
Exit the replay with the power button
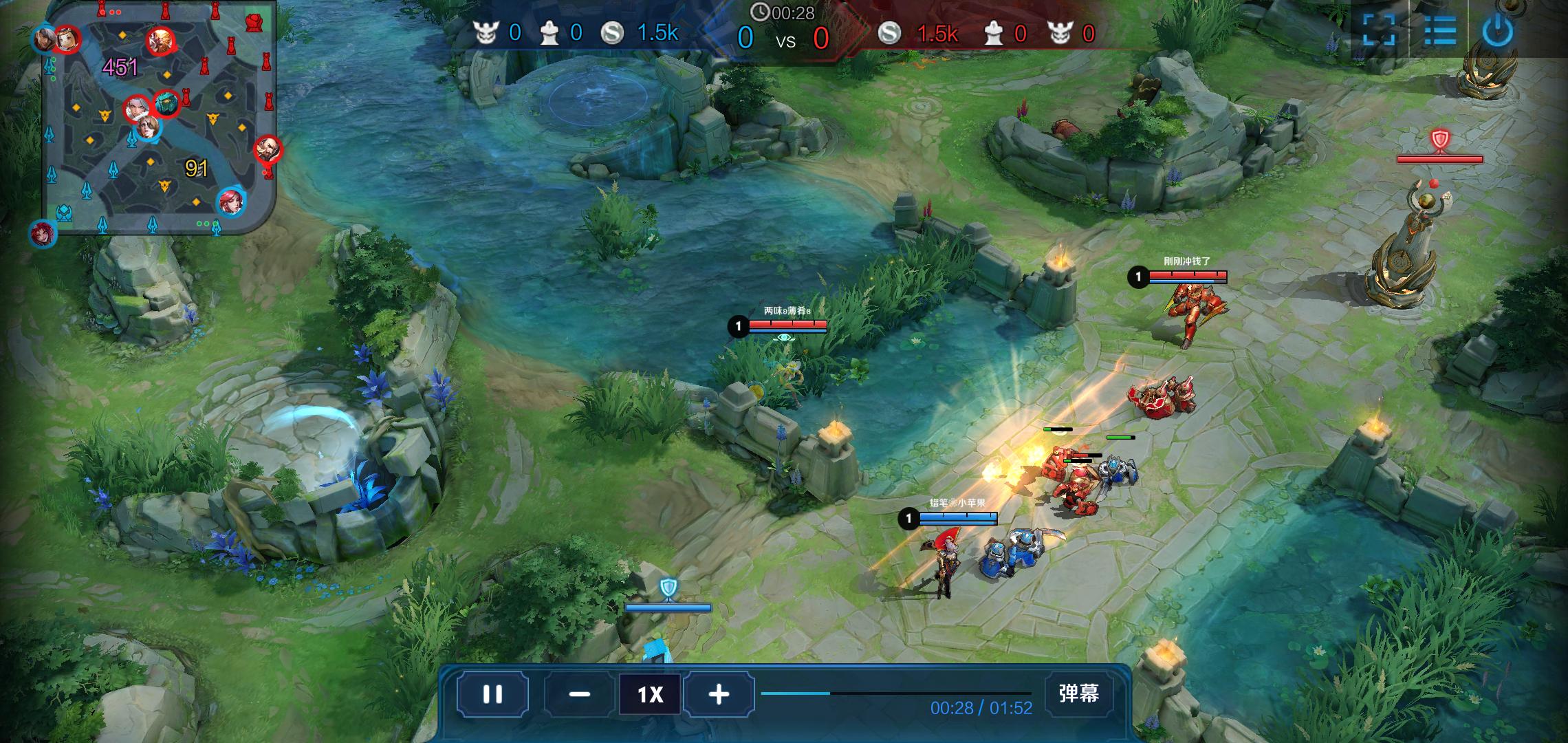point(1498,31)
